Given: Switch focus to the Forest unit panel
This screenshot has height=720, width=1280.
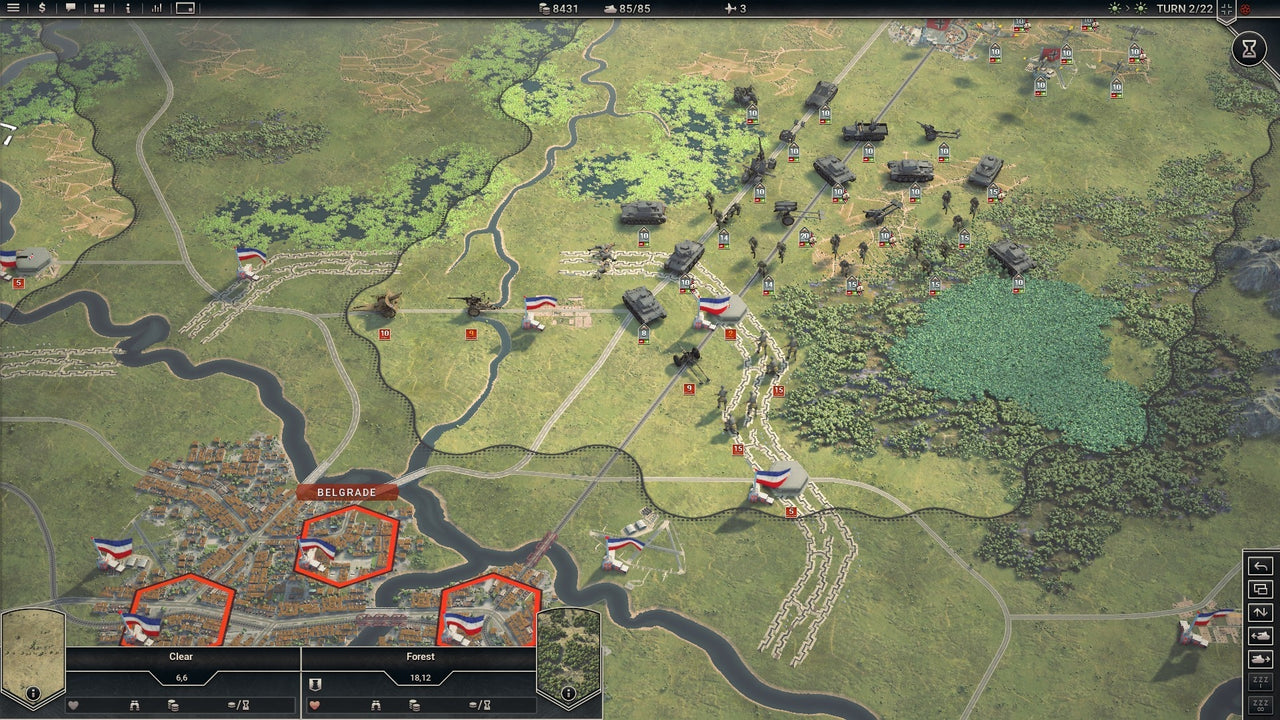Looking at the screenshot, I should point(419,657).
